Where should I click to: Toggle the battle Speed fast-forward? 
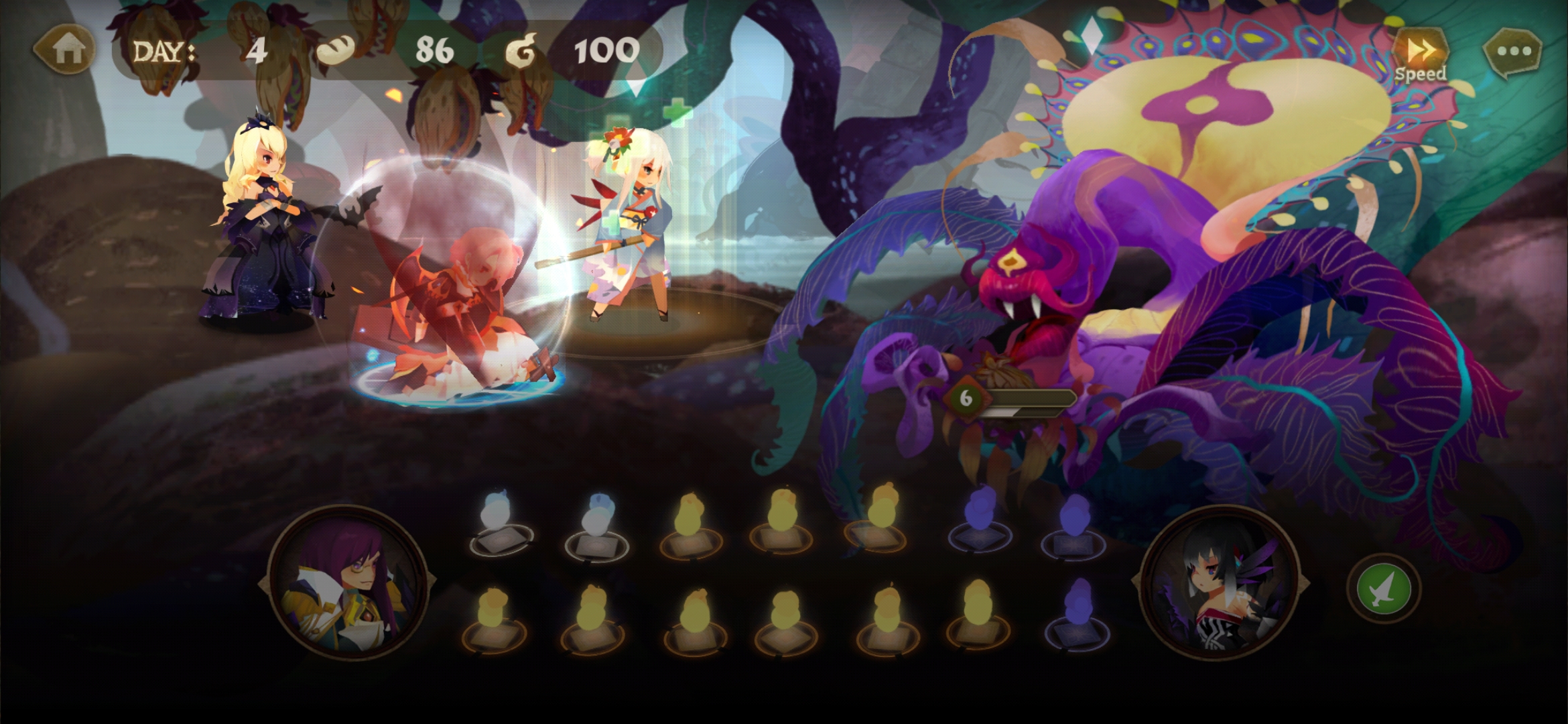tap(1421, 54)
